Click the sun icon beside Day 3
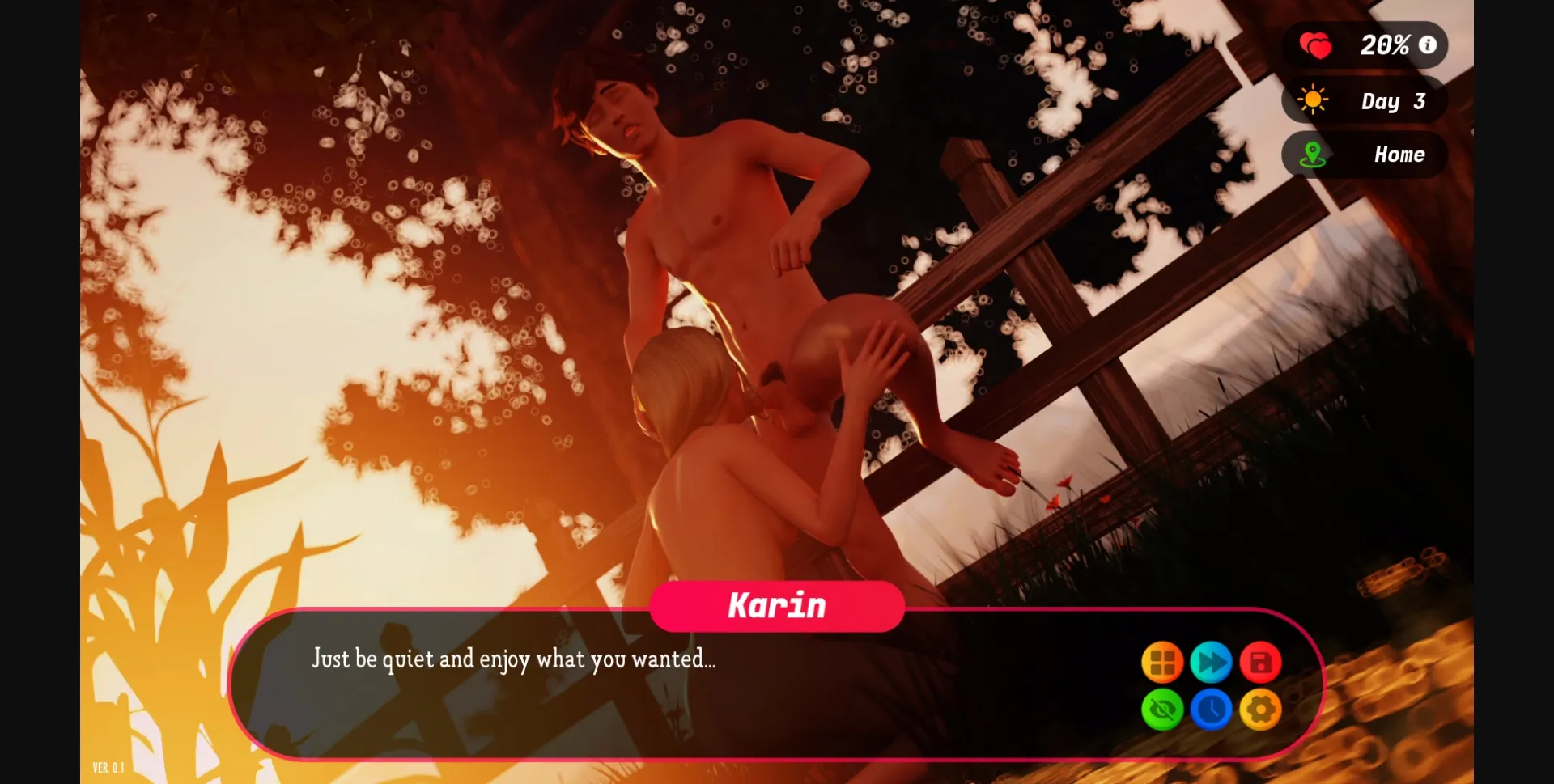 (1314, 100)
